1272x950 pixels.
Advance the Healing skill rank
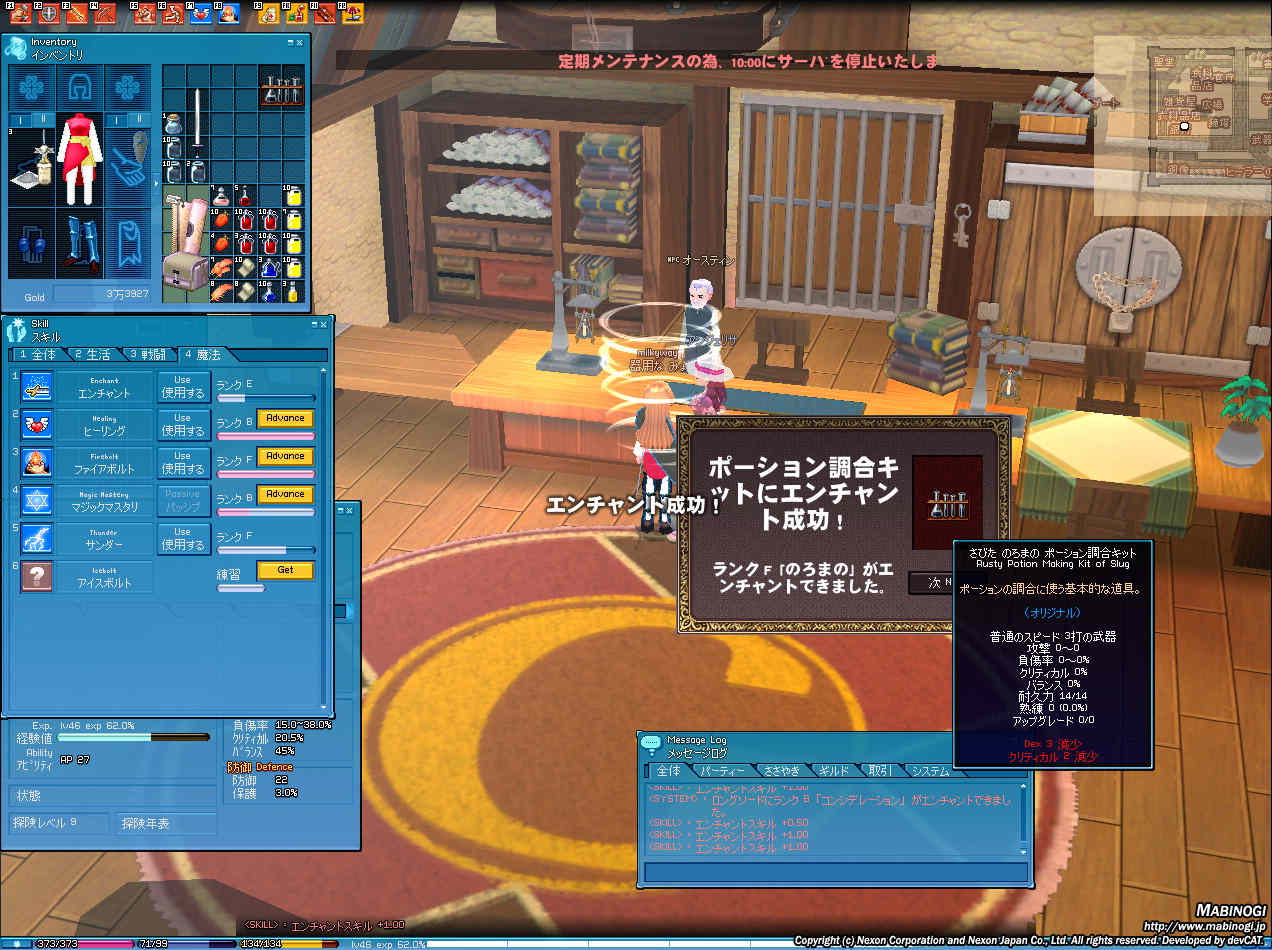(x=285, y=418)
